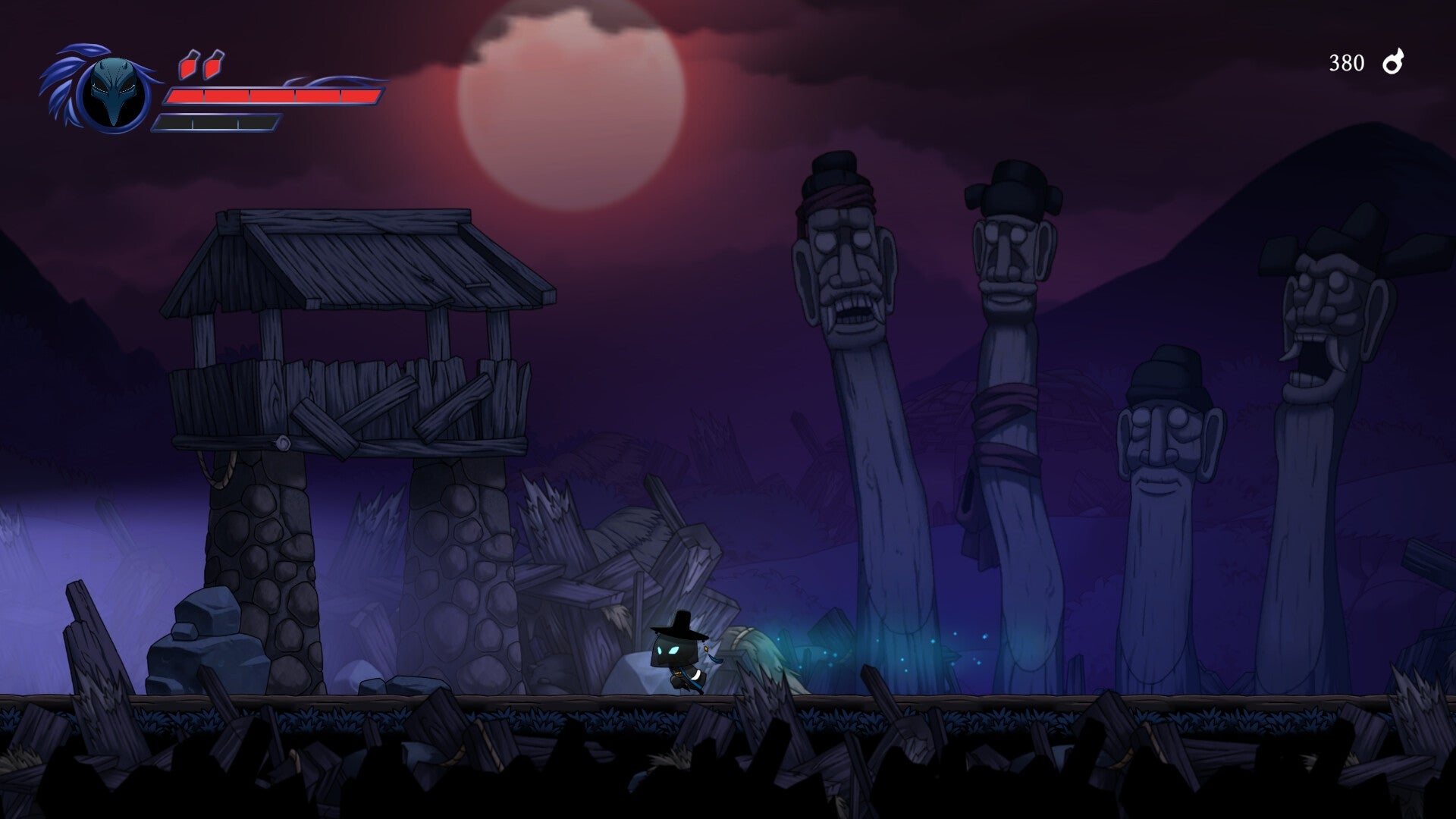Click the 380 soul currency counter
The width and height of the screenshot is (1456, 819).
click(1345, 62)
